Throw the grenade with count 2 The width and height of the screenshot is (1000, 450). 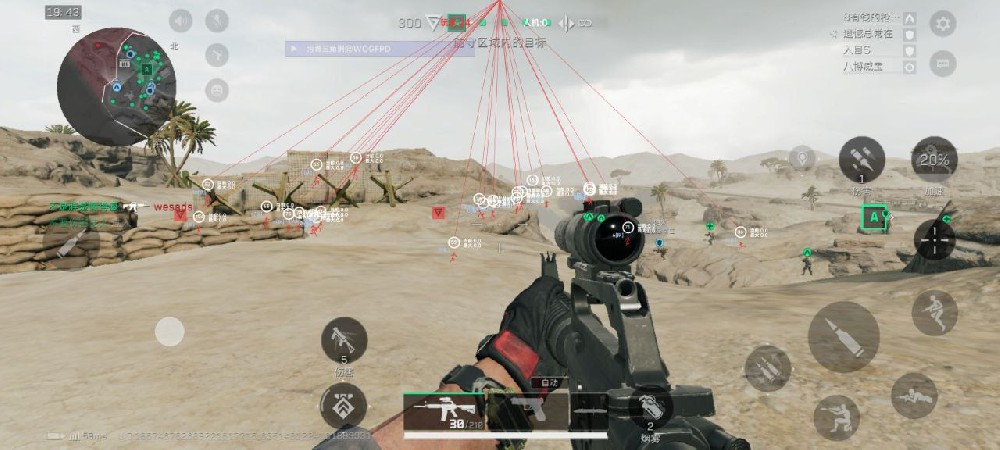[650, 407]
